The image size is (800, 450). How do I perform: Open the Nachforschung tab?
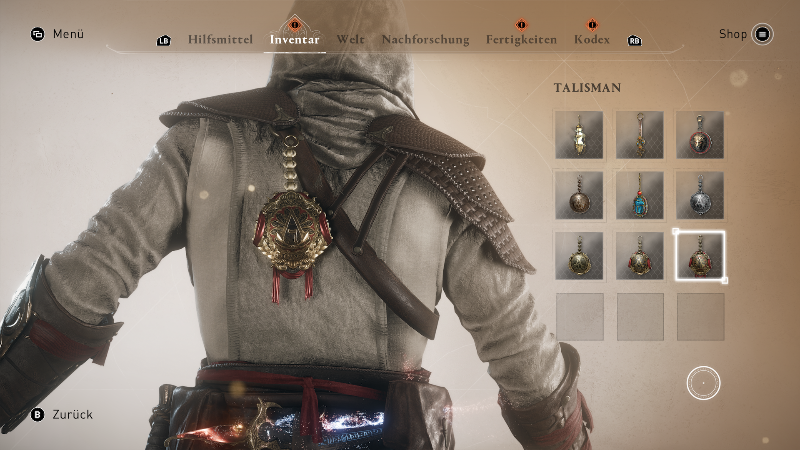[425, 40]
